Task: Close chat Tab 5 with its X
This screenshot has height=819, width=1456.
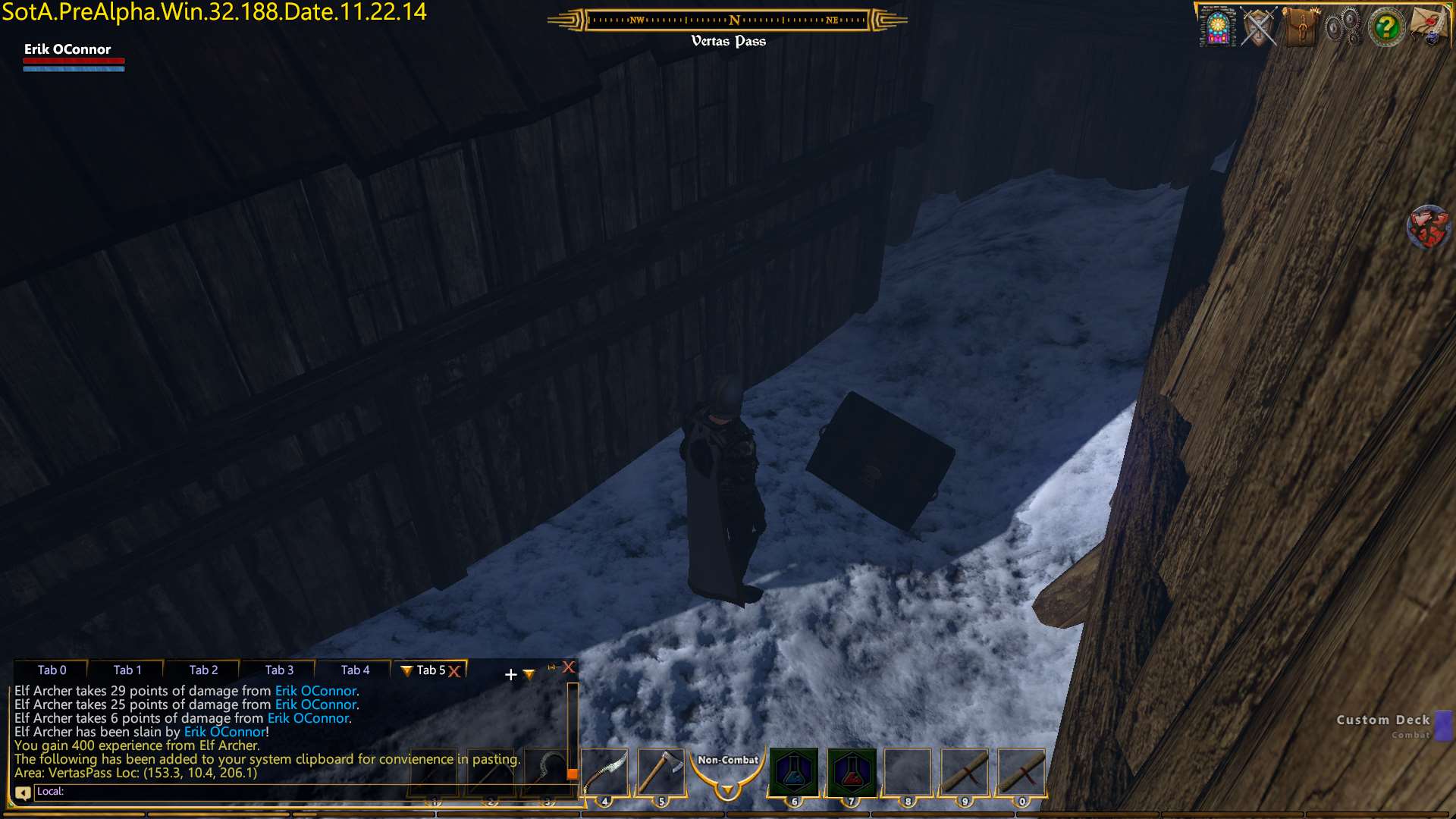Action: click(454, 670)
